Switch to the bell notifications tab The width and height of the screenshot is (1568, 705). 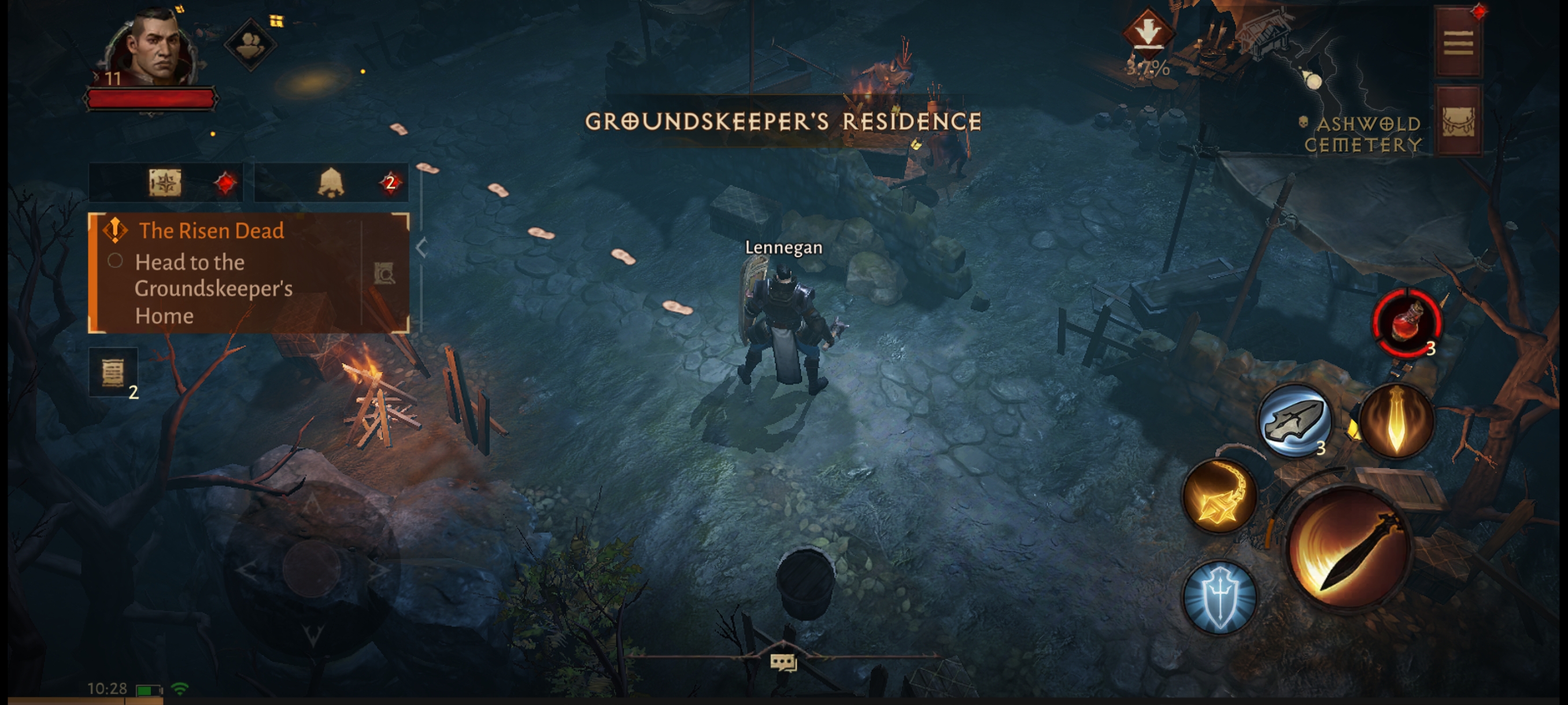tap(331, 183)
